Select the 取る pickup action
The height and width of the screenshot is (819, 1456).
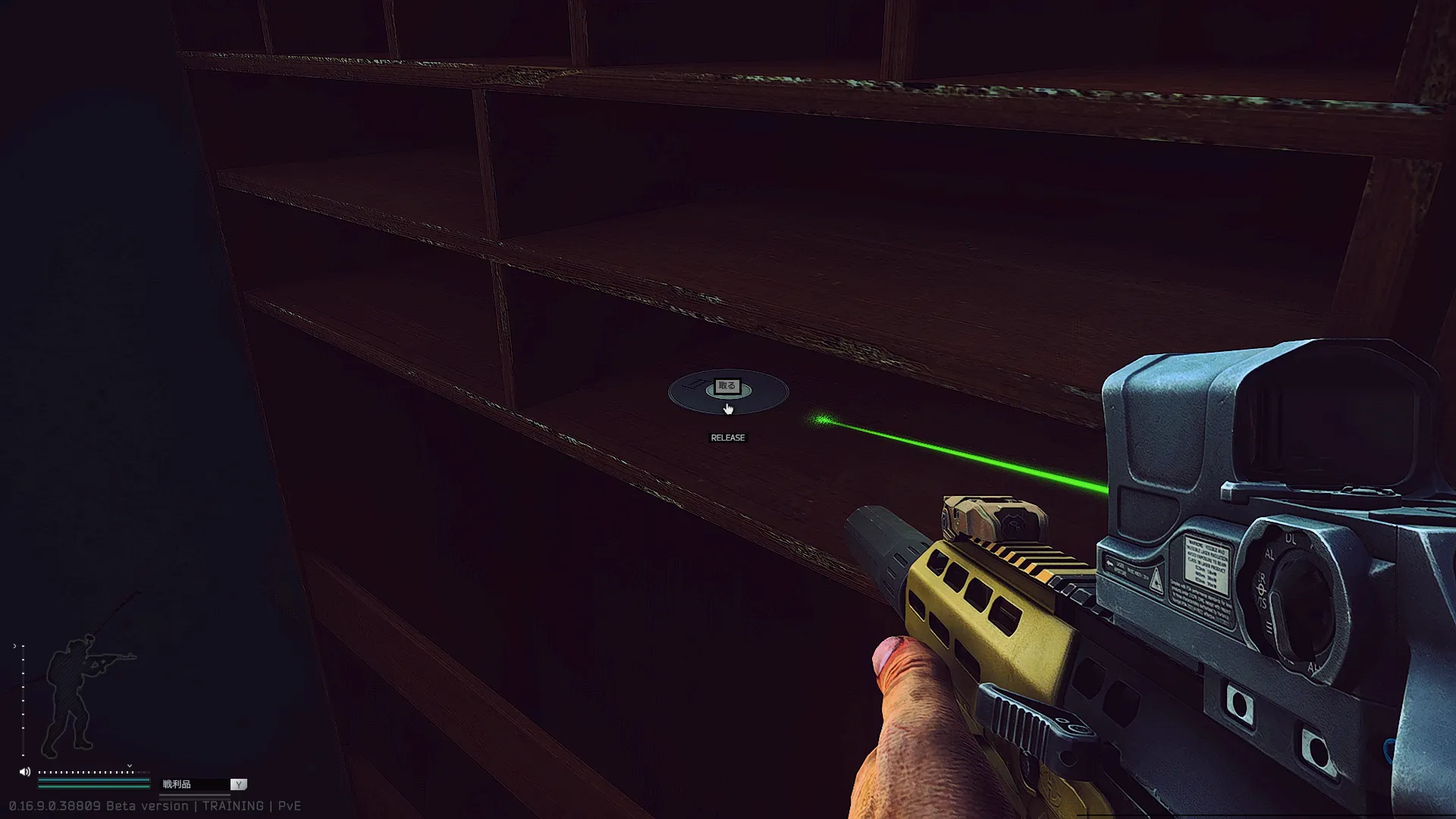click(726, 387)
